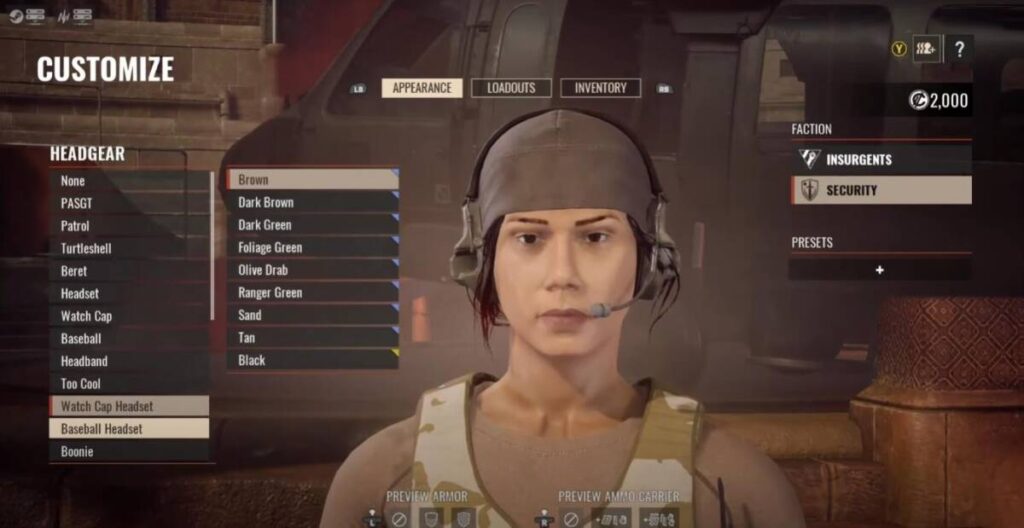Add a new preset with the plus button
The height and width of the screenshot is (528, 1024).
coord(879,270)
